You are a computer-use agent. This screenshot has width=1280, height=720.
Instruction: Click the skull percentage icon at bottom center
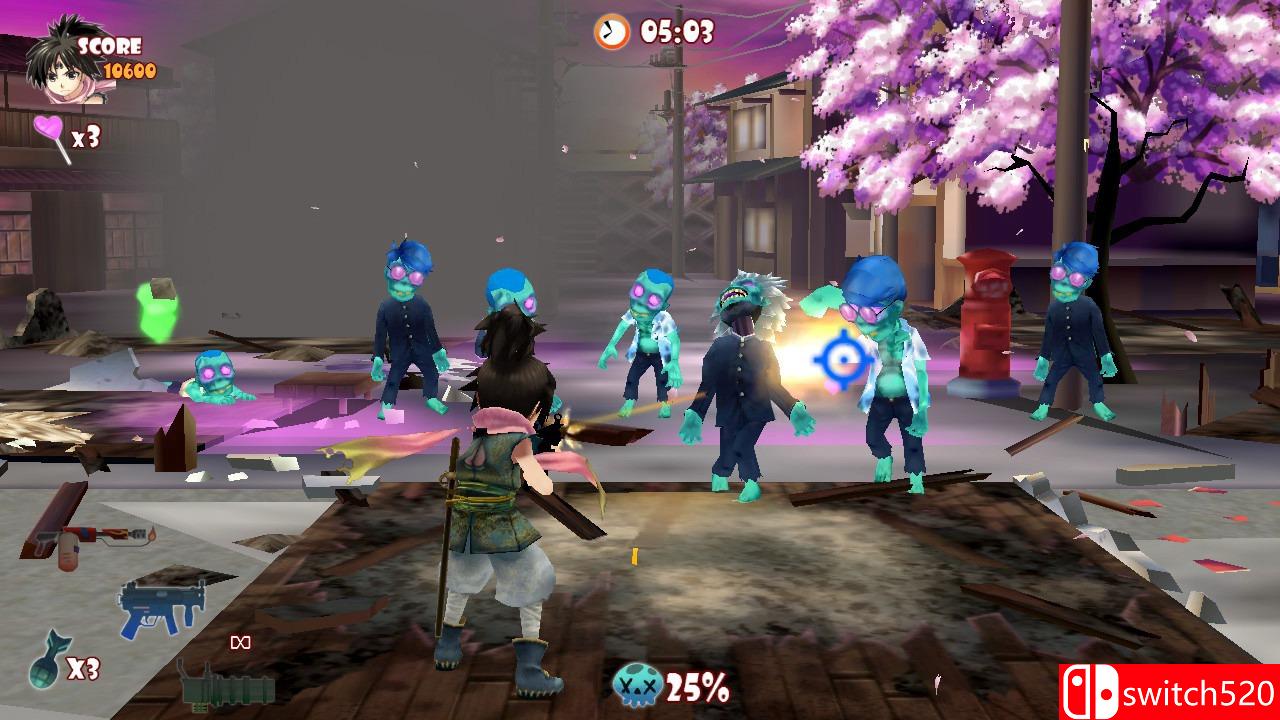coord(637,686)
